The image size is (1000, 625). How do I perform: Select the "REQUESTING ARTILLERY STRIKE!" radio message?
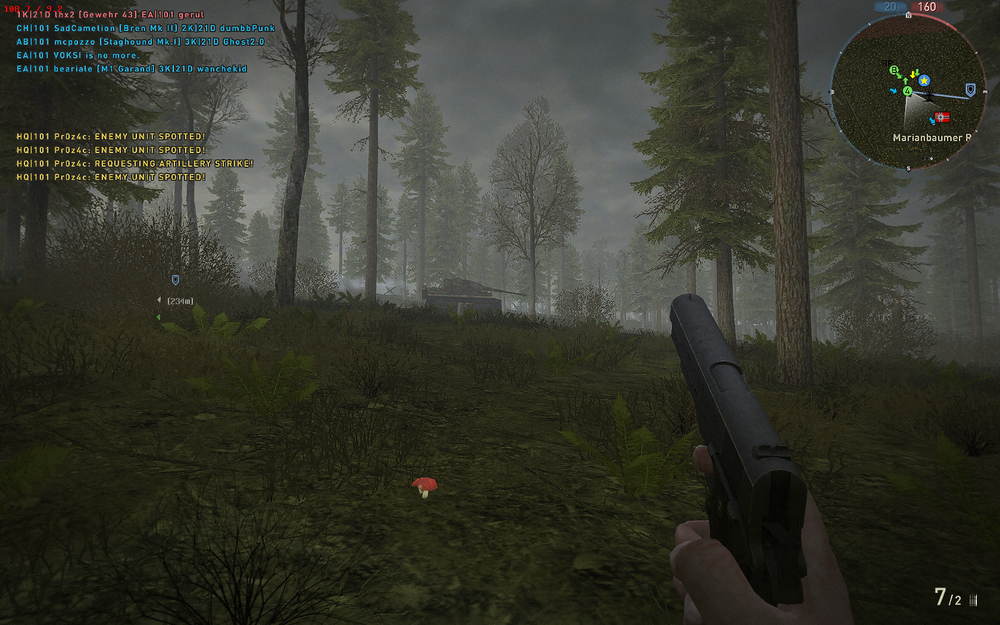[x=135, y=163]
